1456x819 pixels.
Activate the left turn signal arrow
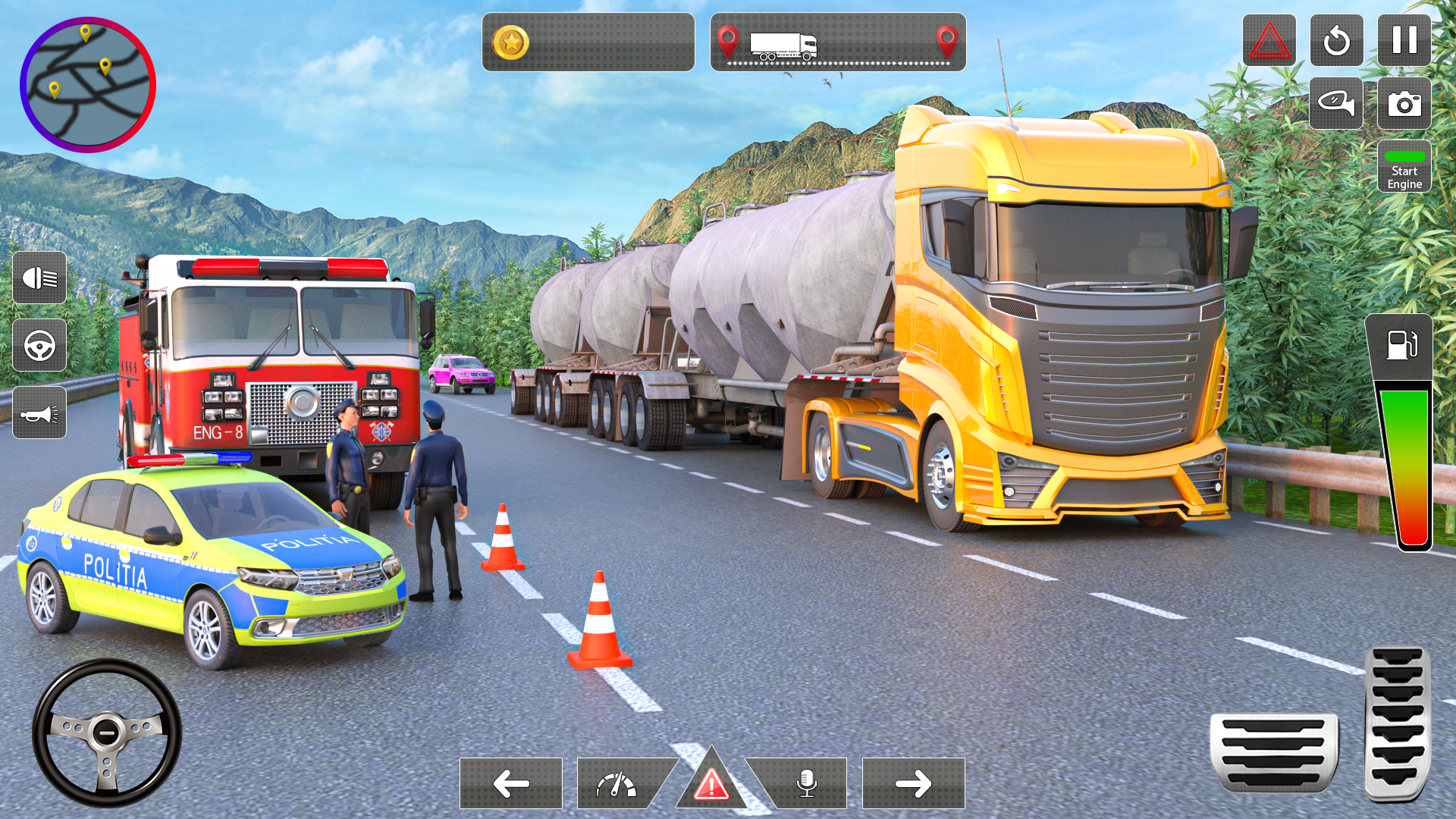(510, 783)
